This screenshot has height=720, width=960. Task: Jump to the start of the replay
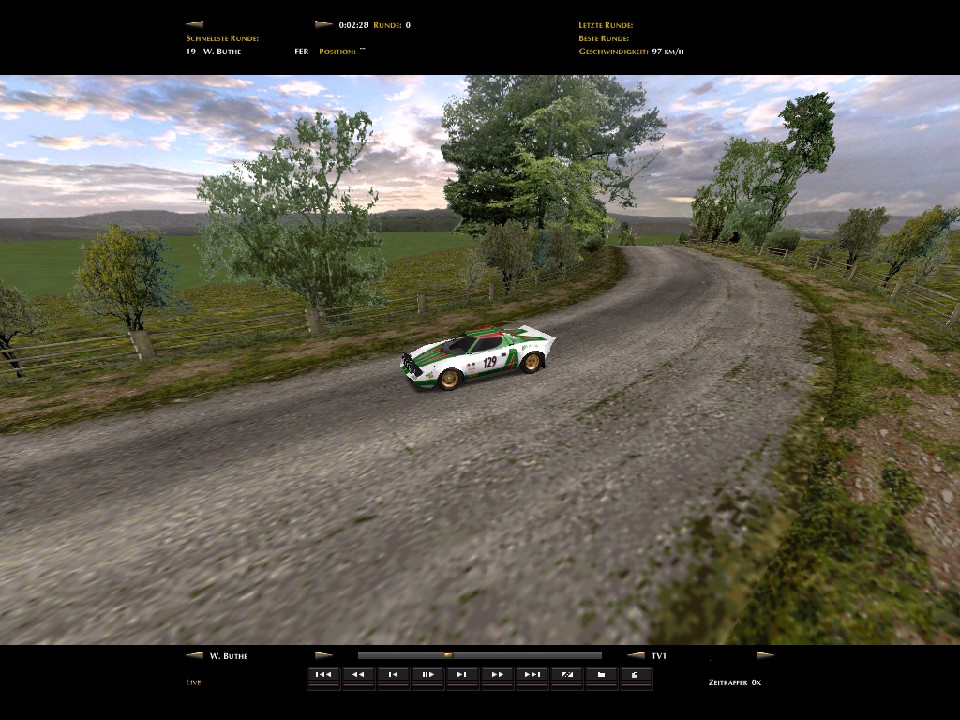323,675
